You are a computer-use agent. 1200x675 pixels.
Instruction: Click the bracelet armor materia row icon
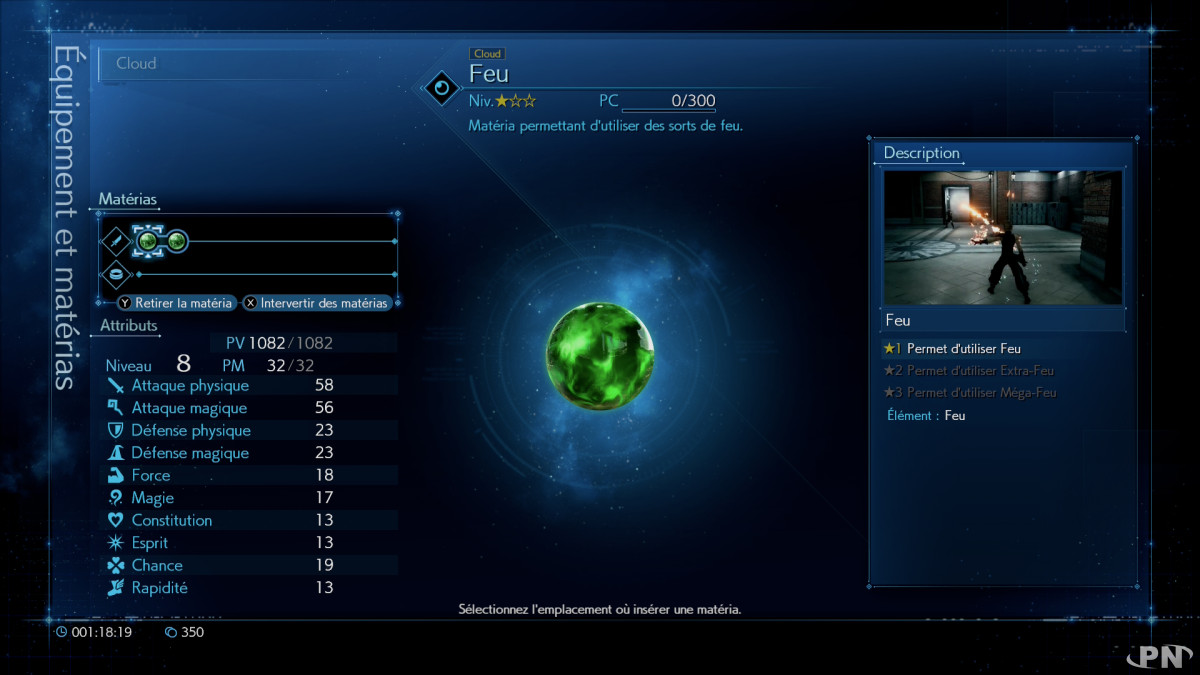click(x=116, y=274)
